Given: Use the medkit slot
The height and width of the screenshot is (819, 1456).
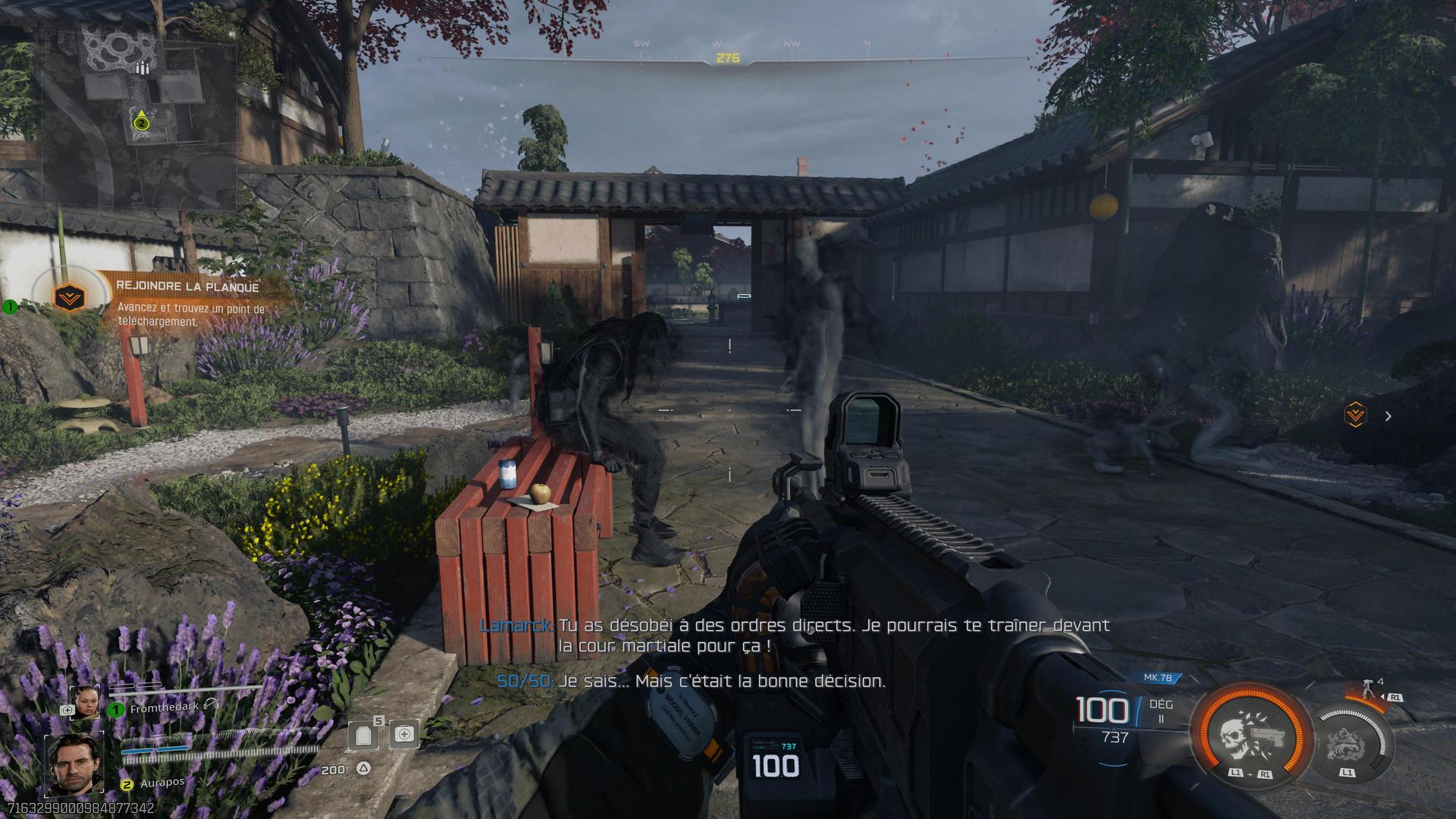Looking at the screenshot, I should [404, 734].
